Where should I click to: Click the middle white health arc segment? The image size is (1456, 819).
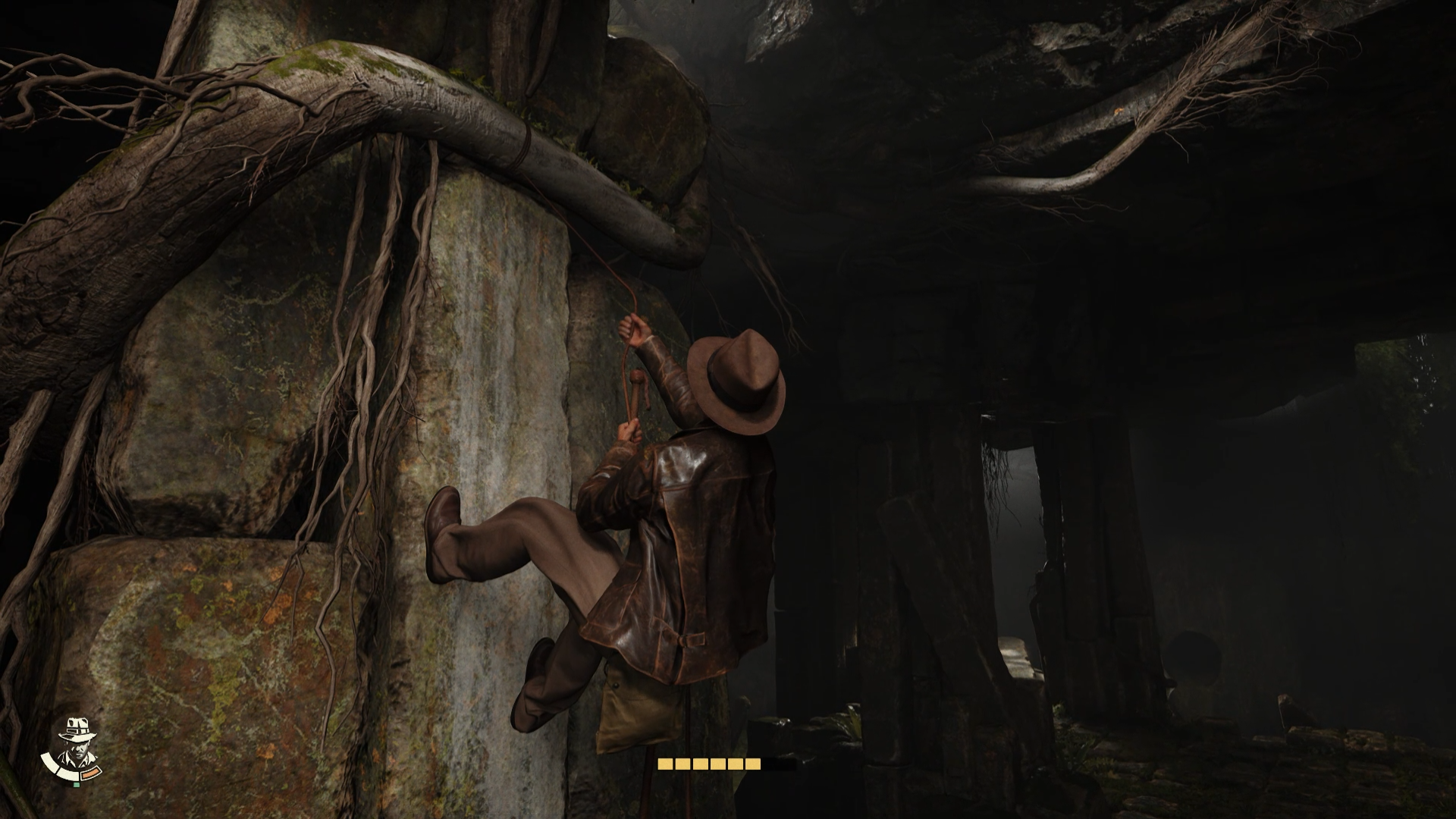click(68, 774)
